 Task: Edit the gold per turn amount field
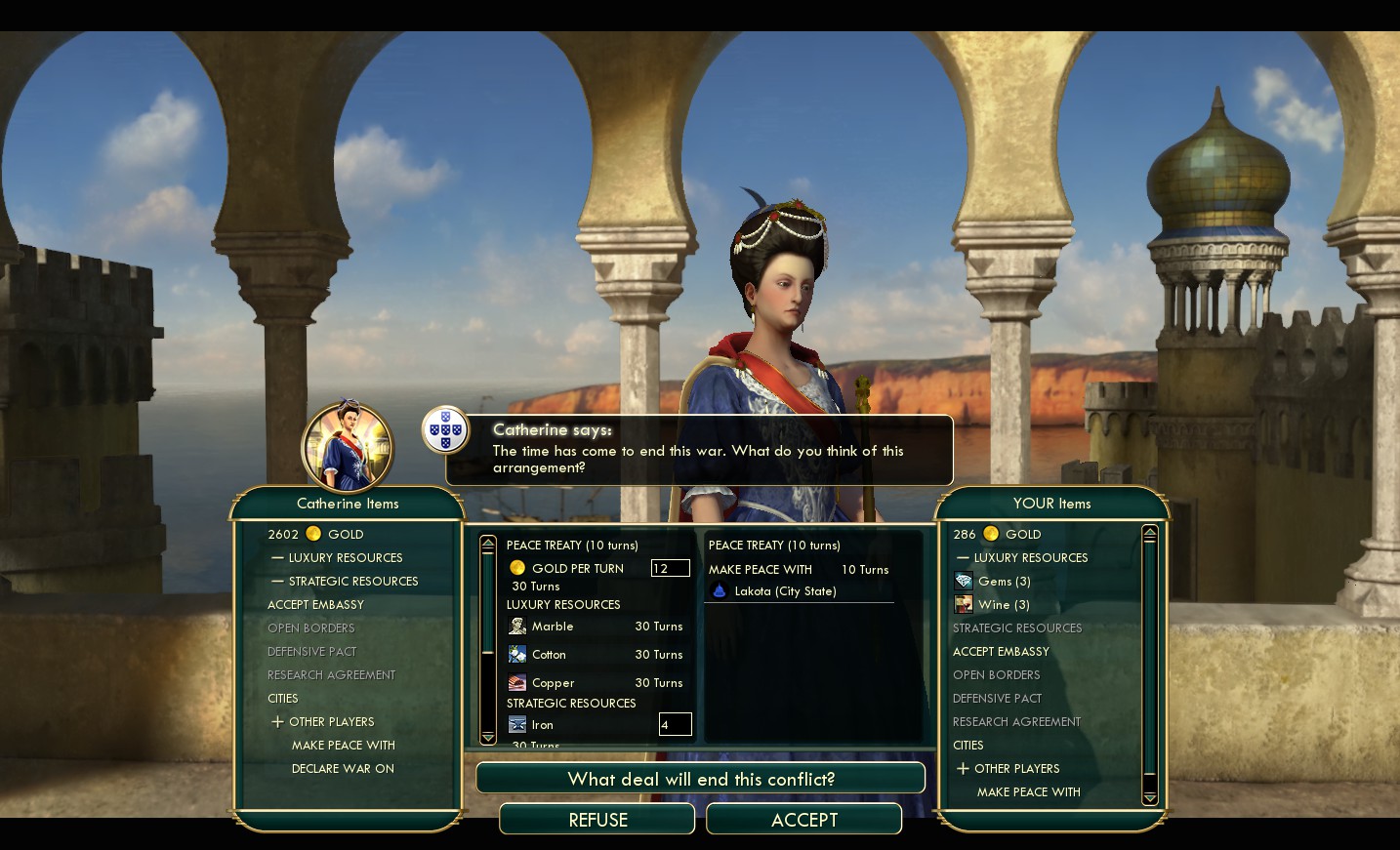click(670, 568)
